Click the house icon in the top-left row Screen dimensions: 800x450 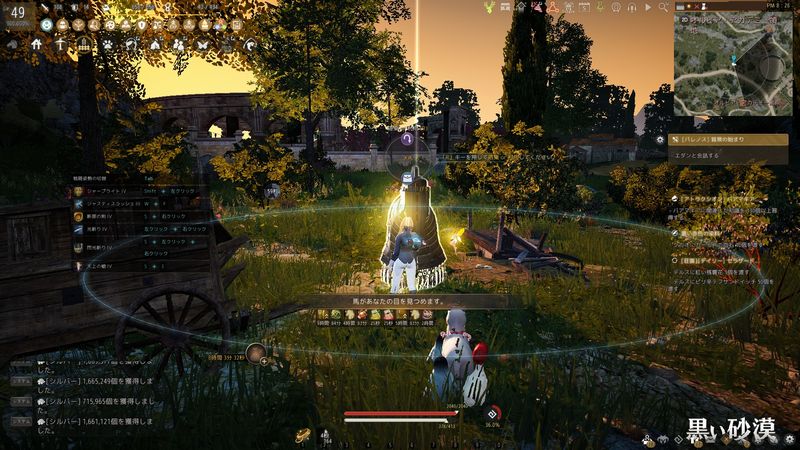pyautogui.click(x=37, y=44)
